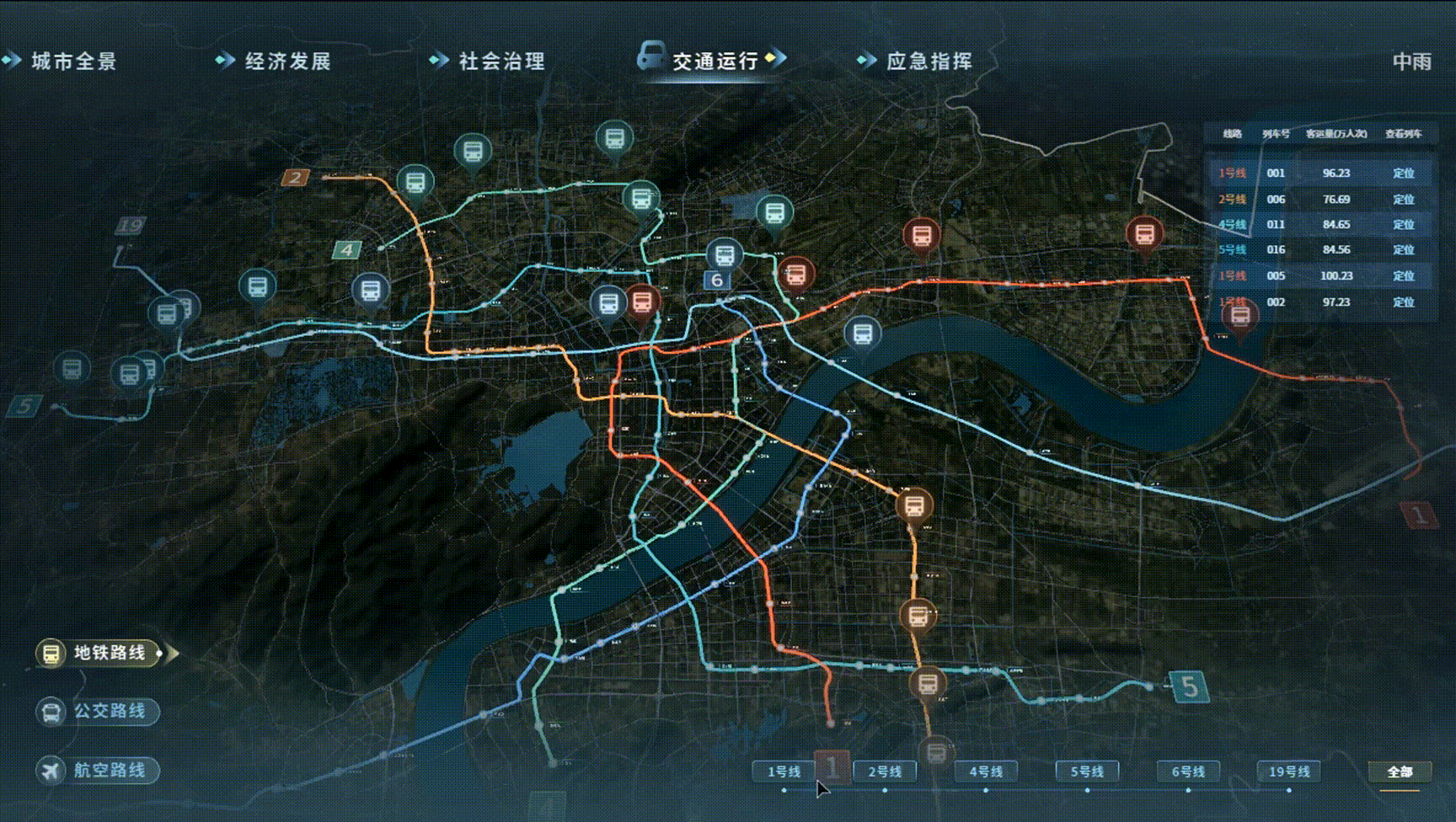
Task: Open the 应急指挥 tab
Action: (x=931, y=61)
